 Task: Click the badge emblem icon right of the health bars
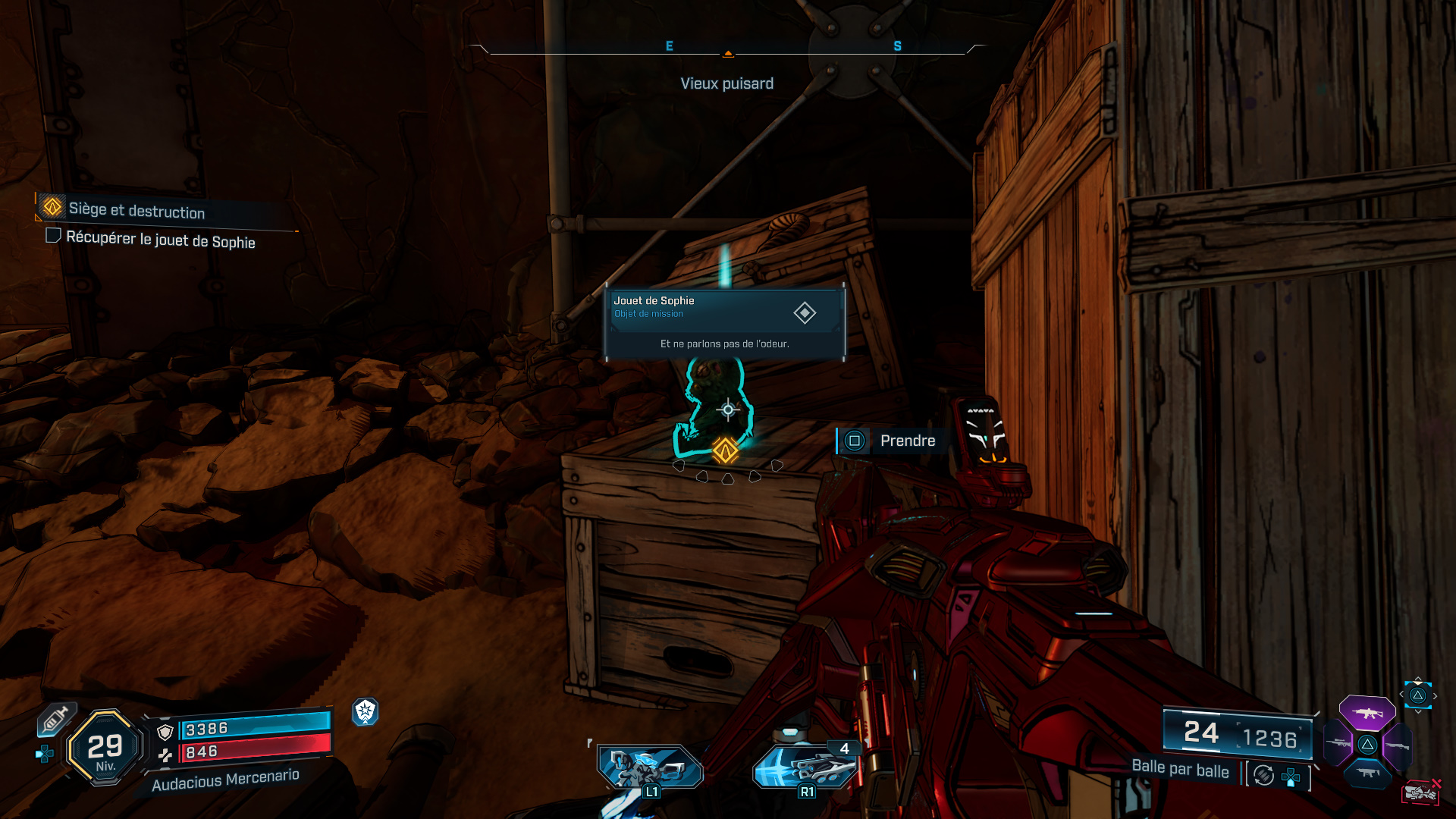[366, 714]
